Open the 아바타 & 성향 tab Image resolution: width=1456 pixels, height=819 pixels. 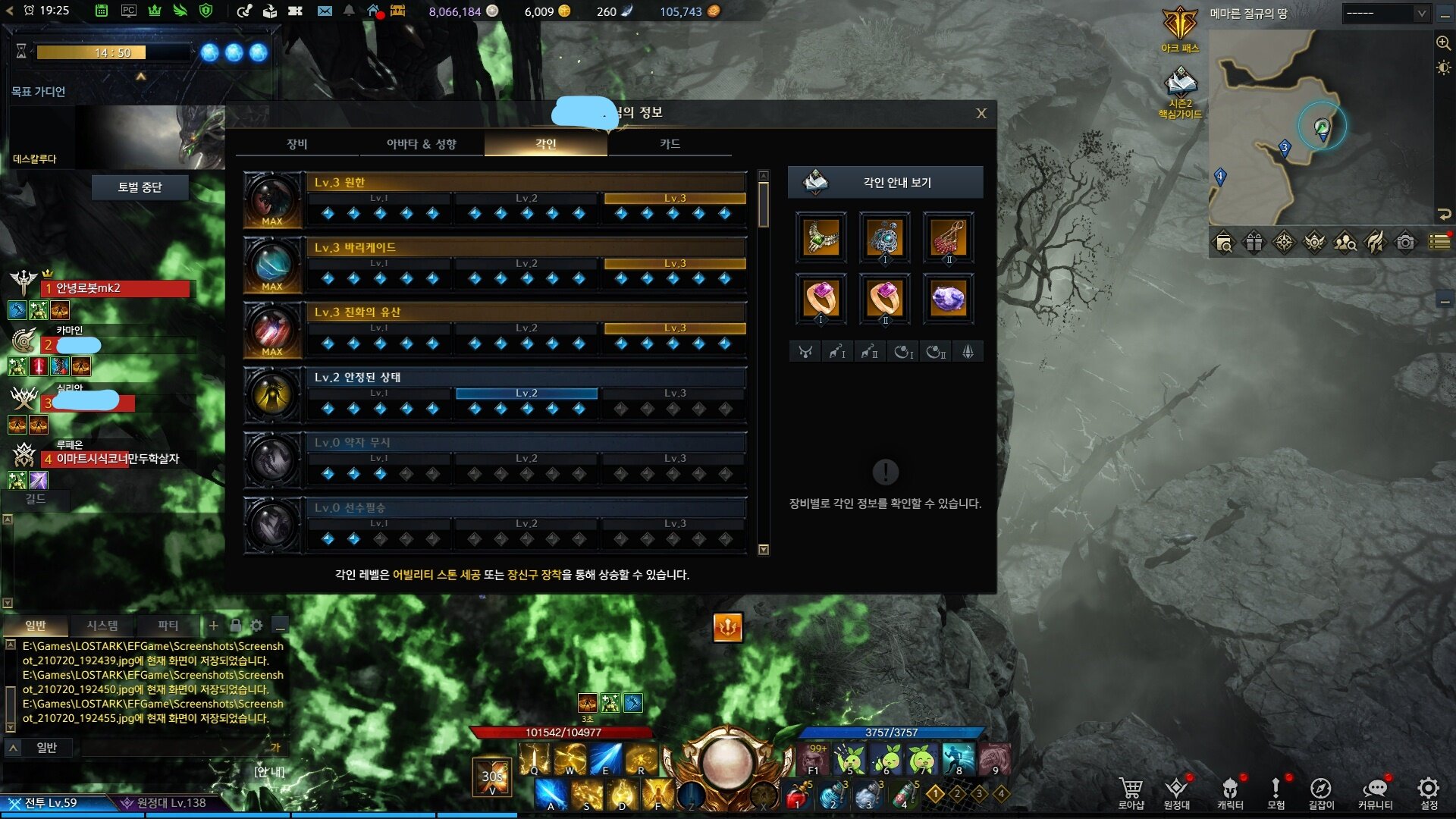422,144
